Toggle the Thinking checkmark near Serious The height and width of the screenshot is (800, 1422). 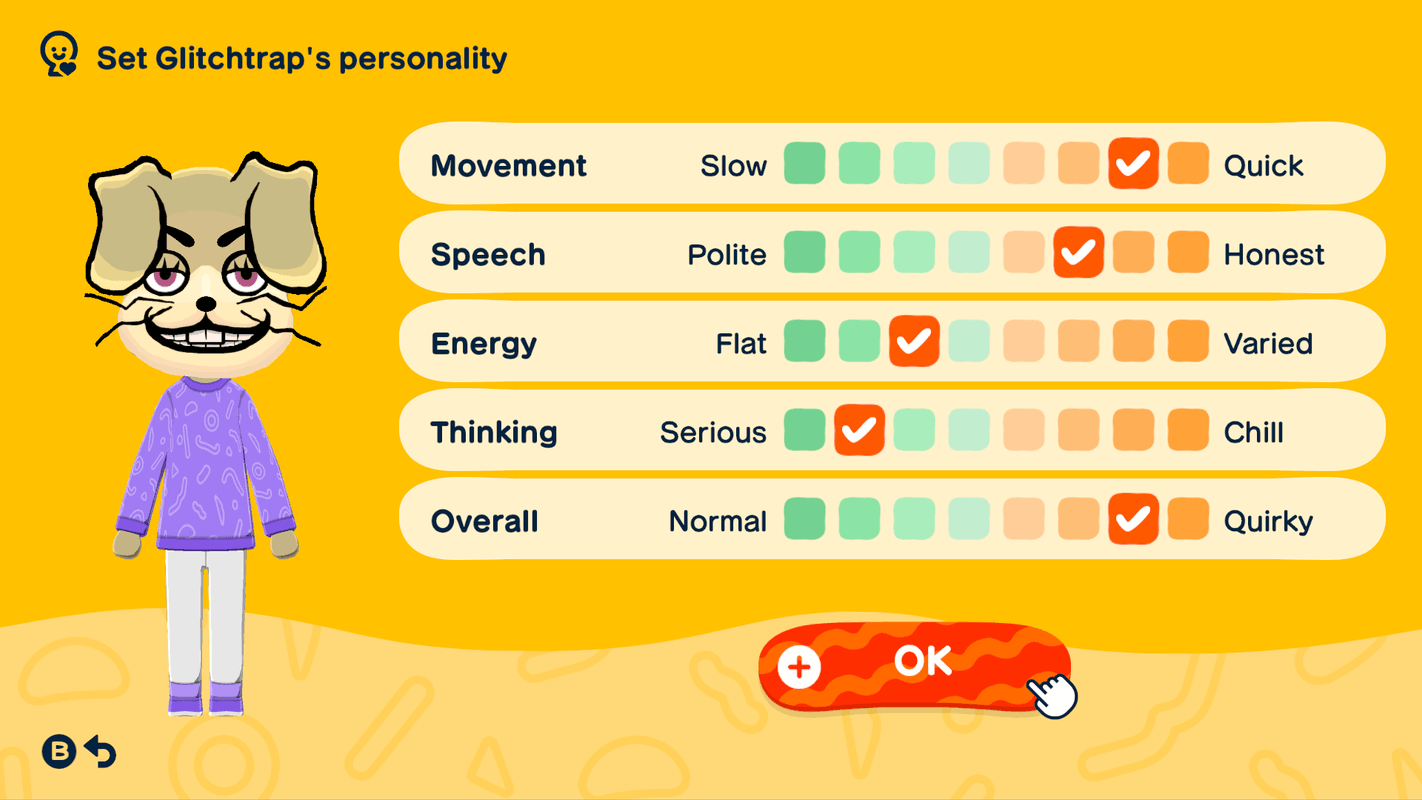point(859,431)
